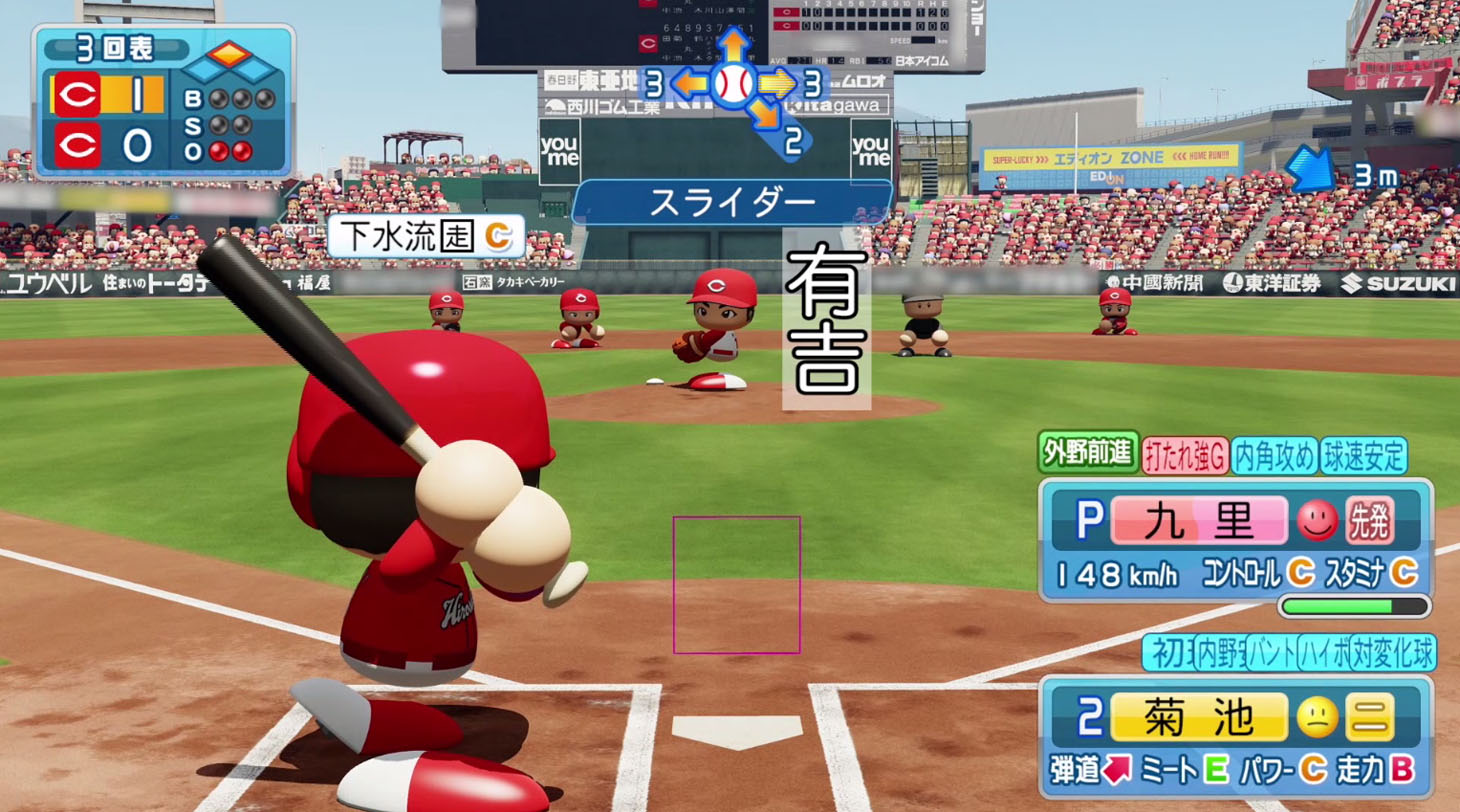Click the base runner diamond indicator

[230, 61]
